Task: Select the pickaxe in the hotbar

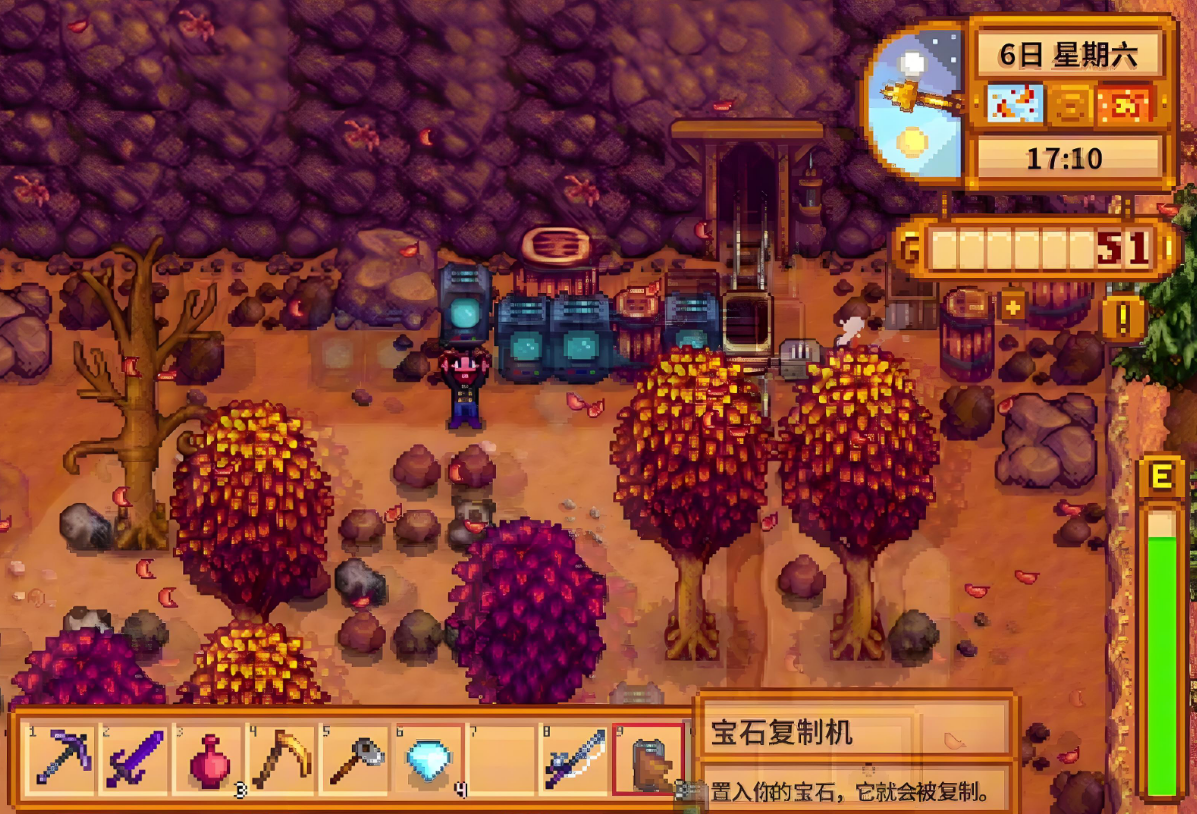Action: [x=62, y=759]
